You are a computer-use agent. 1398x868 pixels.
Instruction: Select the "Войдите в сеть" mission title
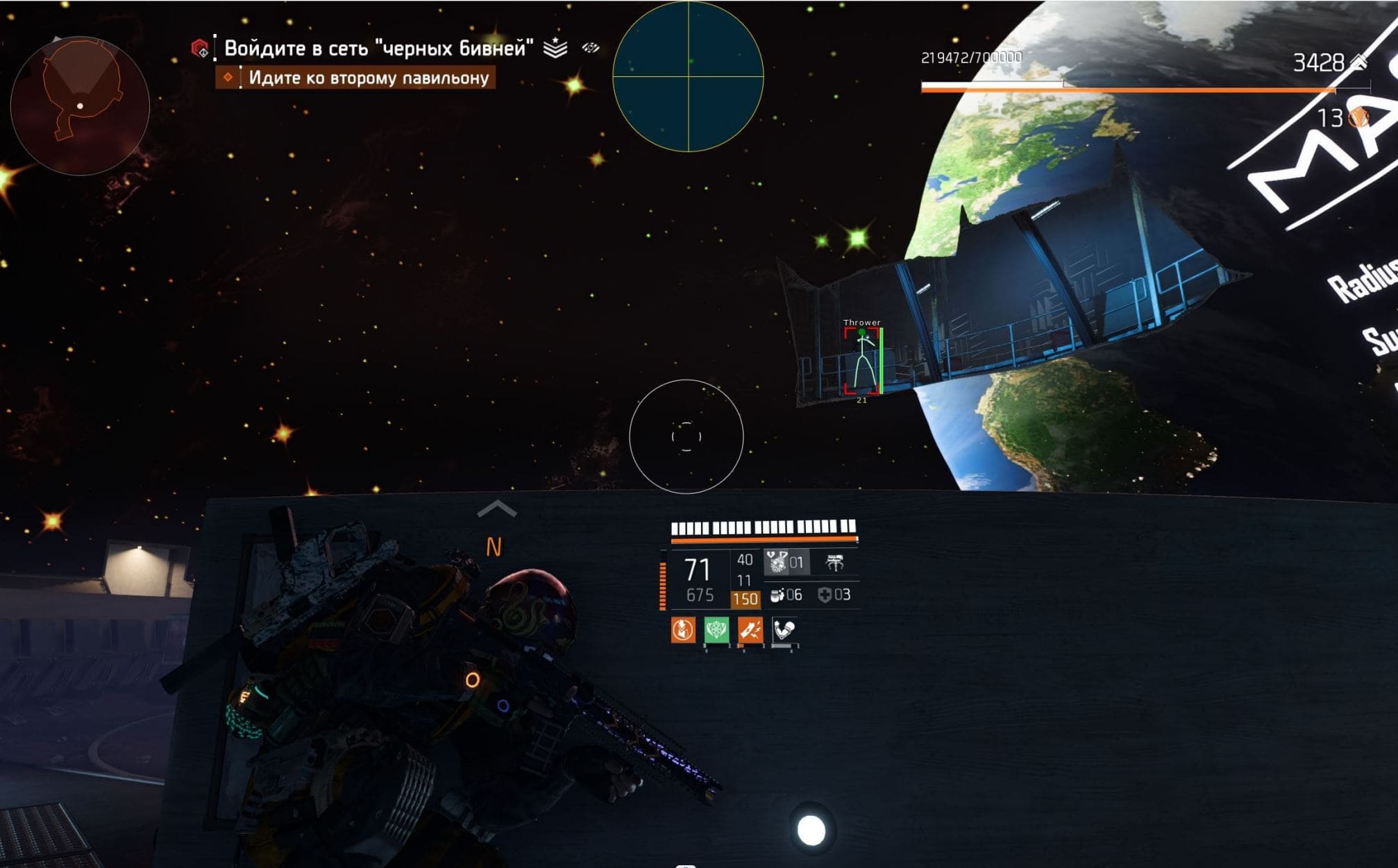378,48
